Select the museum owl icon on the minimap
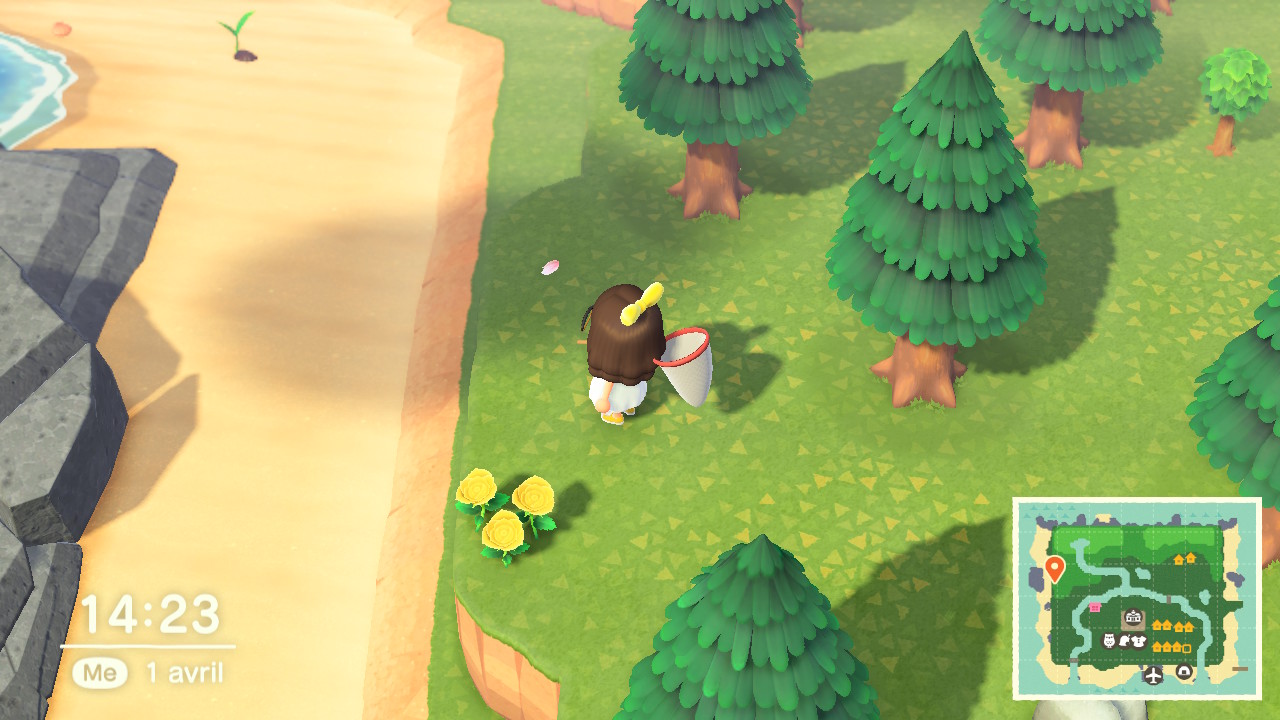This screenshot has height=720, width=1280. coord(1108,640)
